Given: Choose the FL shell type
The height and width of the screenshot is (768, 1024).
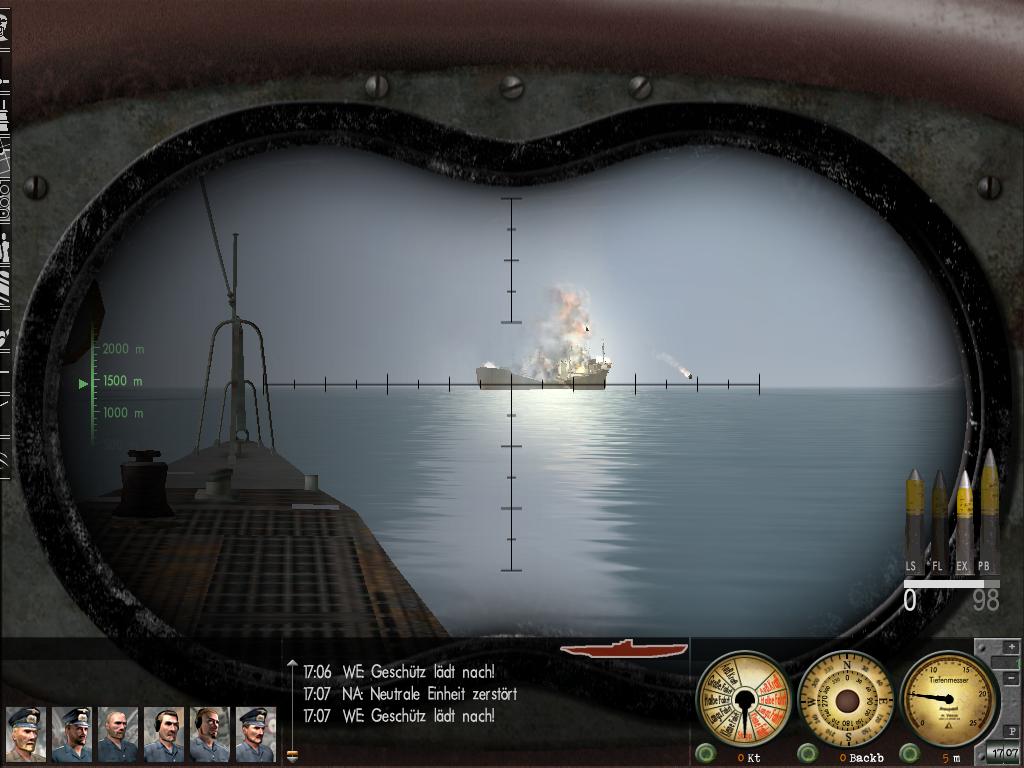Looking at the screenshot, I should tap(939, 520).
